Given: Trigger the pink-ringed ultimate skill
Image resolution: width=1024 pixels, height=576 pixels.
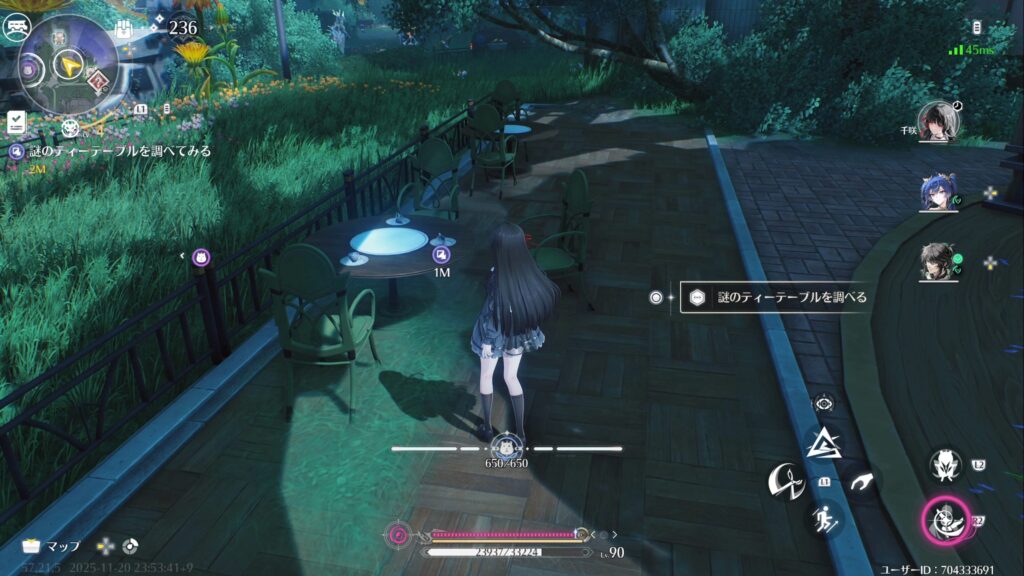Looking at the screenshot, I should coord(943,520).
